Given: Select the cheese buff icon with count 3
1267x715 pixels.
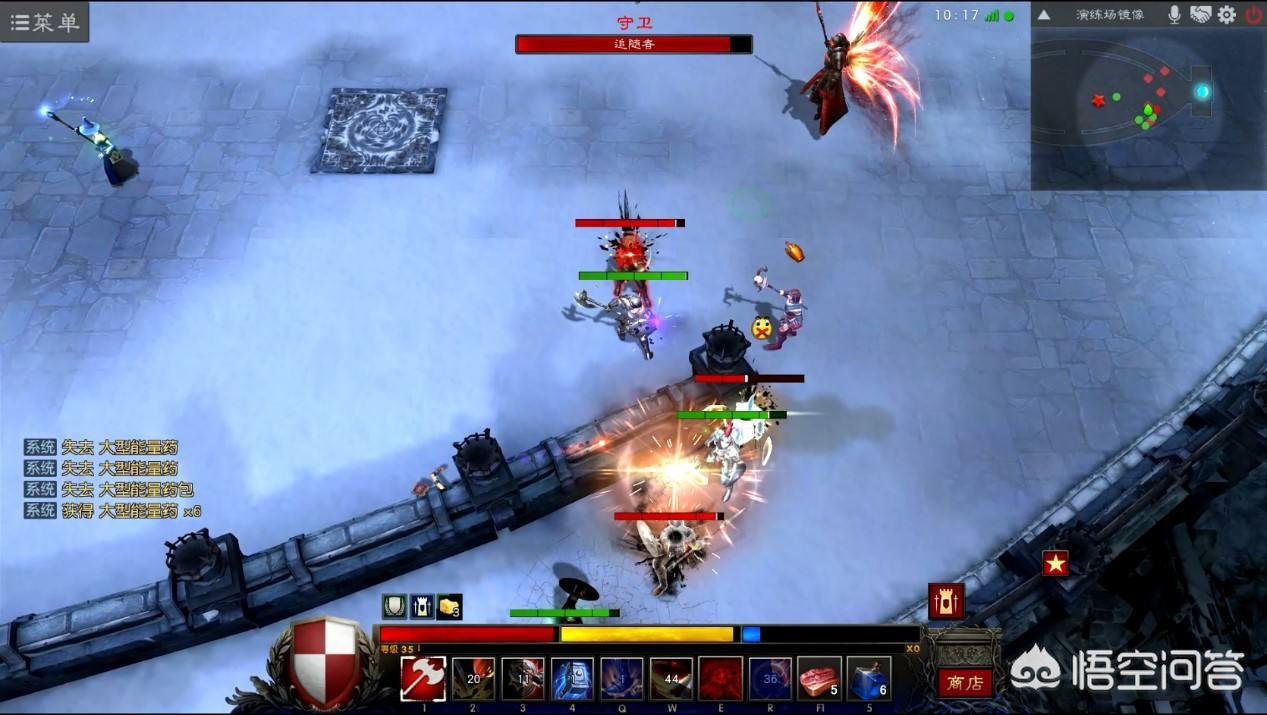Looking at the screenshot, I should [x=450, y=606].
